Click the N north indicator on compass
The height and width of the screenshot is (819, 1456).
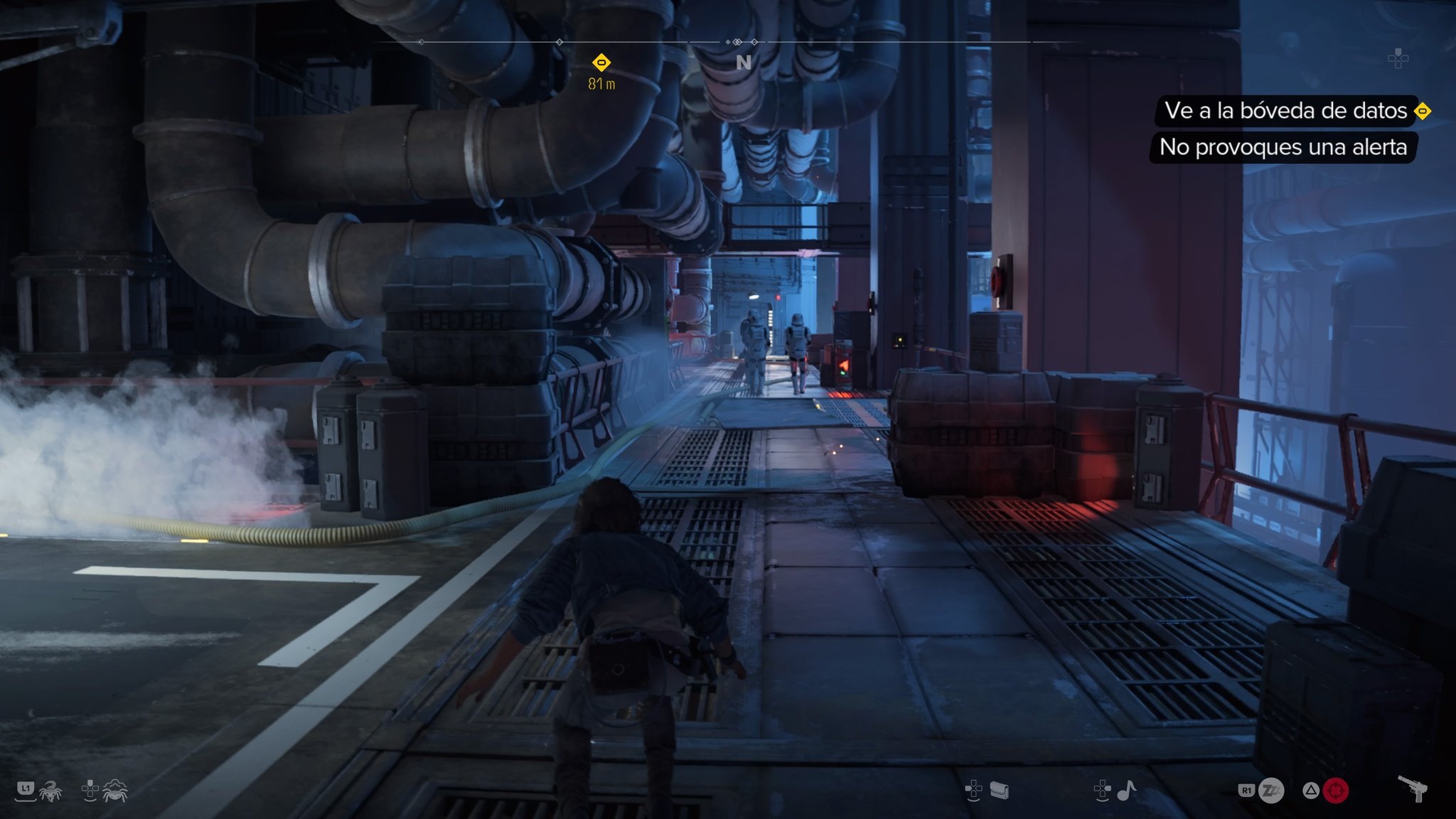click(x=744, y=63)
